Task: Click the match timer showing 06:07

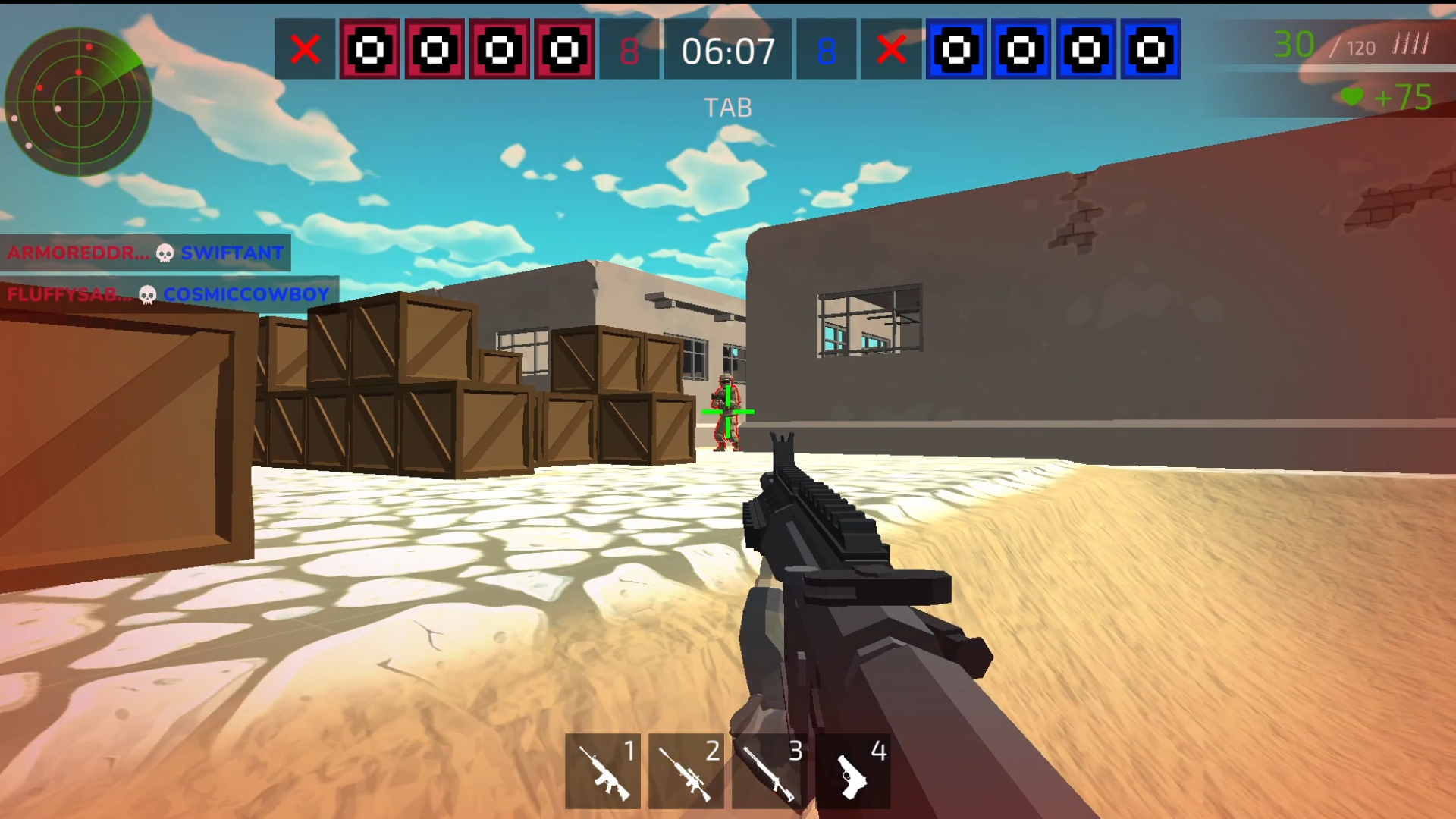Action: [x=730, y=51]
